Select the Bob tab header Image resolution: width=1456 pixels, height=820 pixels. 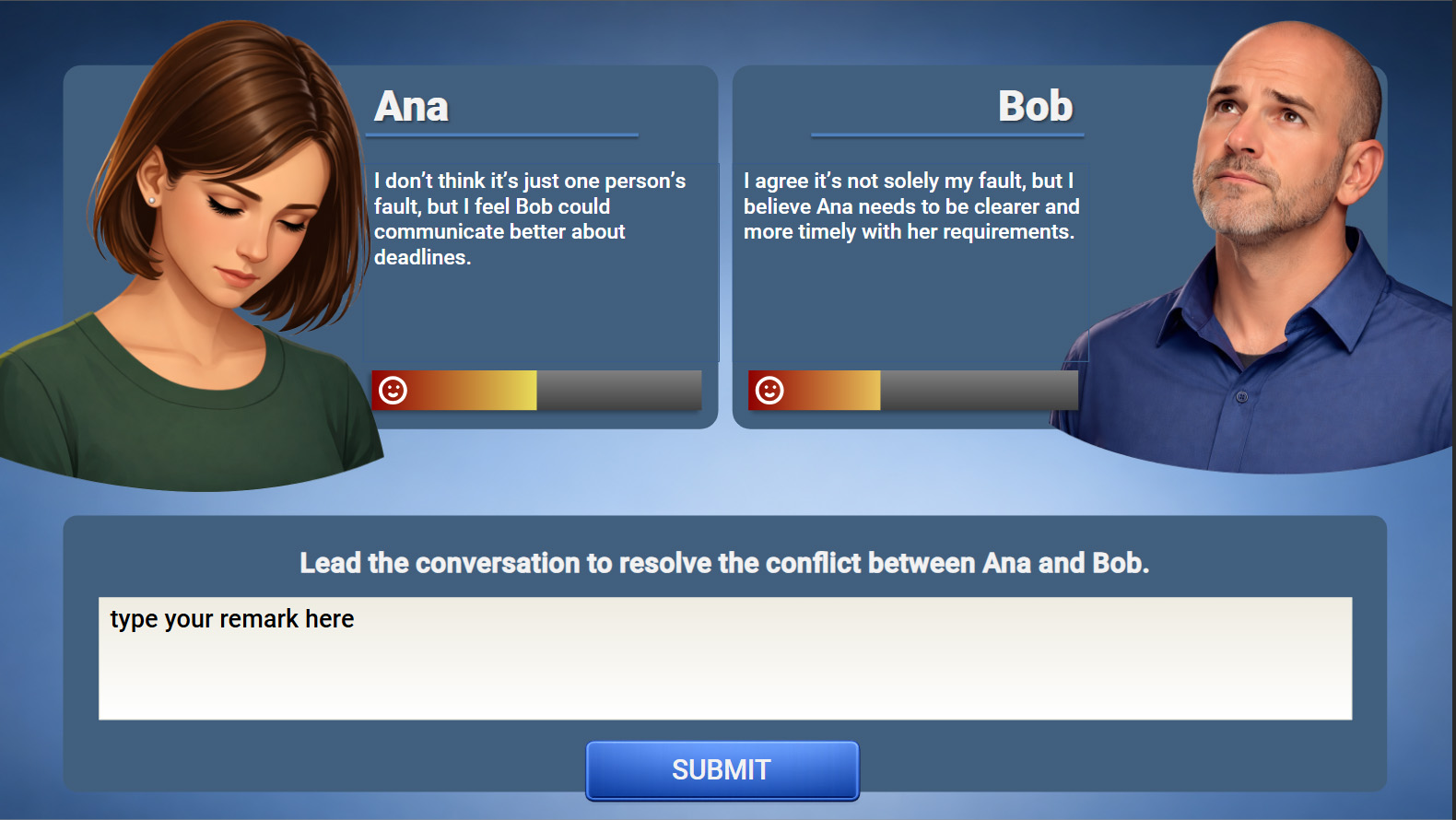pyautogui.click(x=1037, y=105)
